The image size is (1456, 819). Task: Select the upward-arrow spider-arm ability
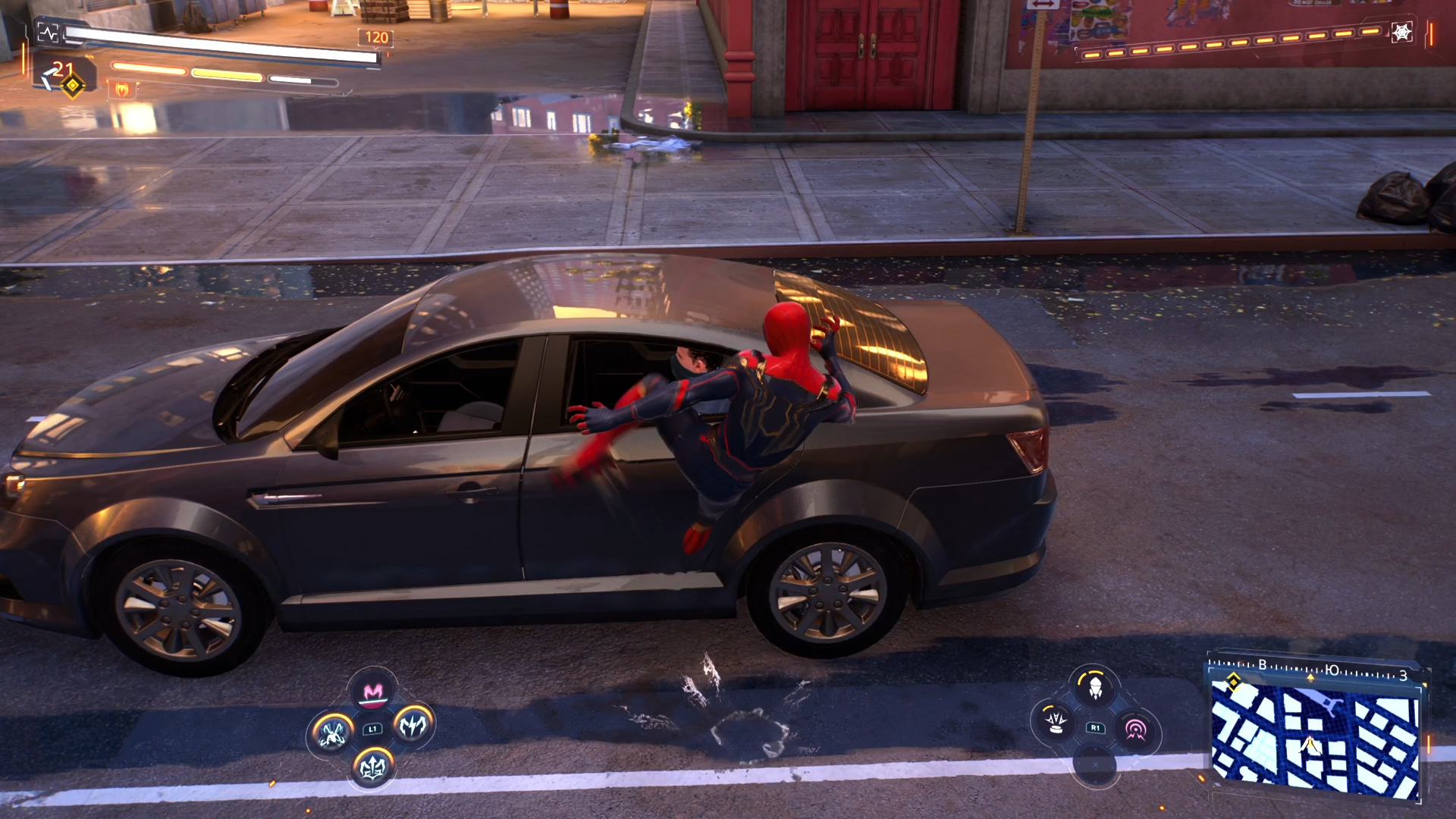click(372, 767)
